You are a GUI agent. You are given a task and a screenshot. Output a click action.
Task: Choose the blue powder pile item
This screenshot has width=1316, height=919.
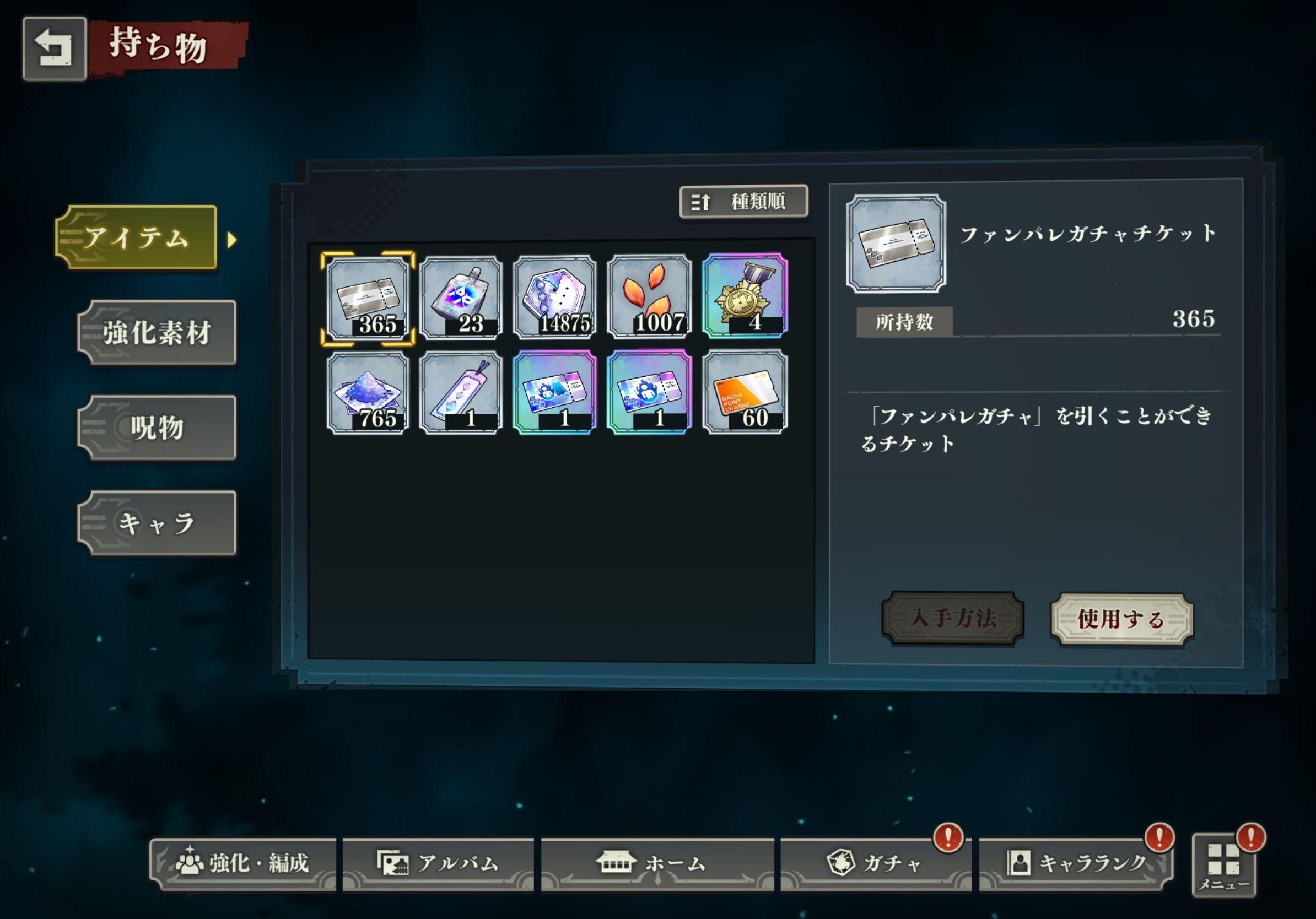point(368,393)
